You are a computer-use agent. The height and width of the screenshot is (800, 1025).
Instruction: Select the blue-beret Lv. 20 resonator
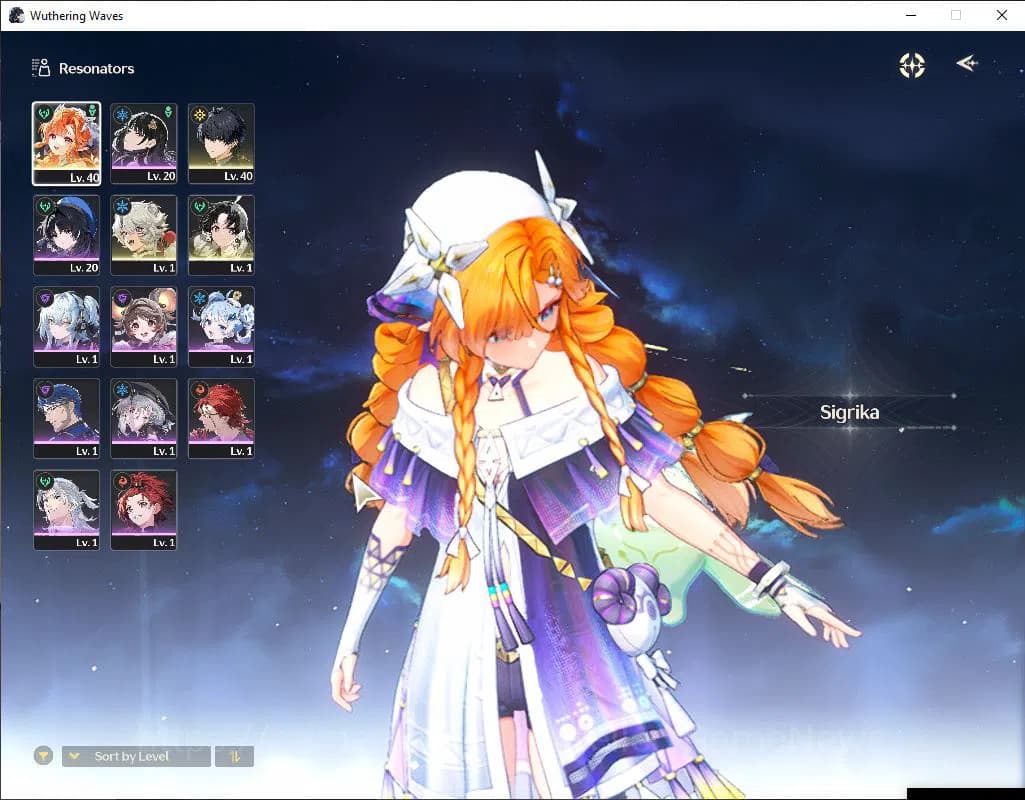(66, 235)
